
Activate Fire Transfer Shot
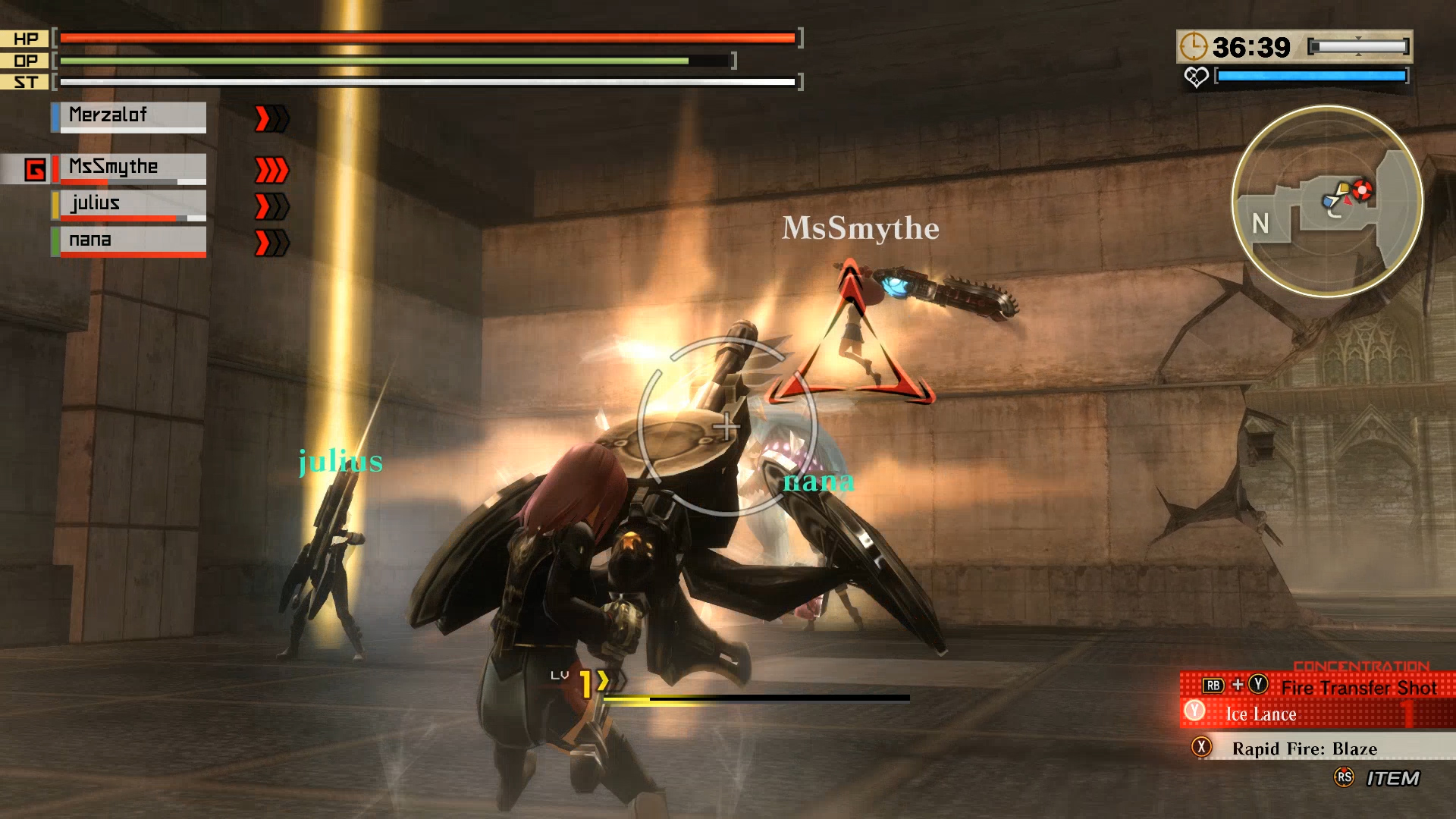pyautogui.click(x=1357, y=687)
